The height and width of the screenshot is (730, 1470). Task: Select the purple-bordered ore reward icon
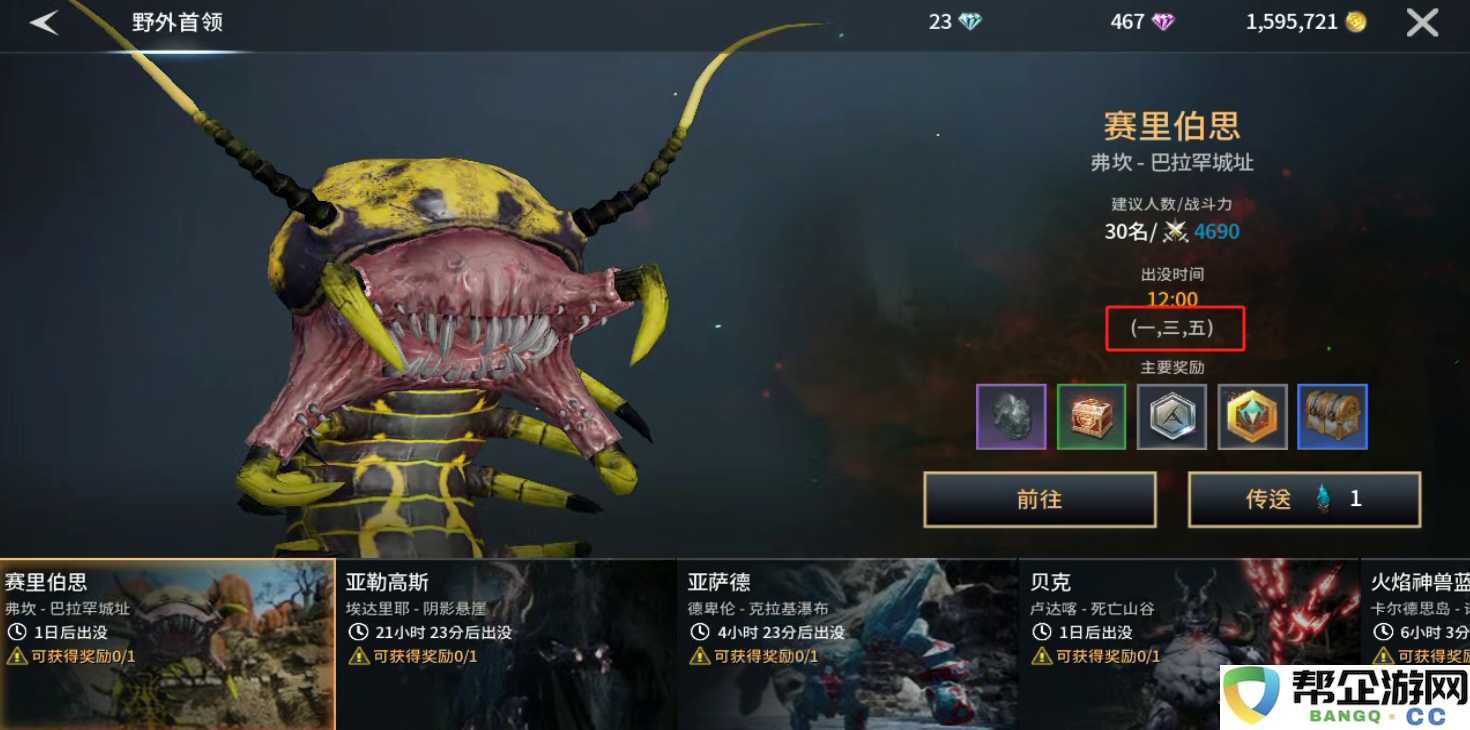[x=1010, y=416]
